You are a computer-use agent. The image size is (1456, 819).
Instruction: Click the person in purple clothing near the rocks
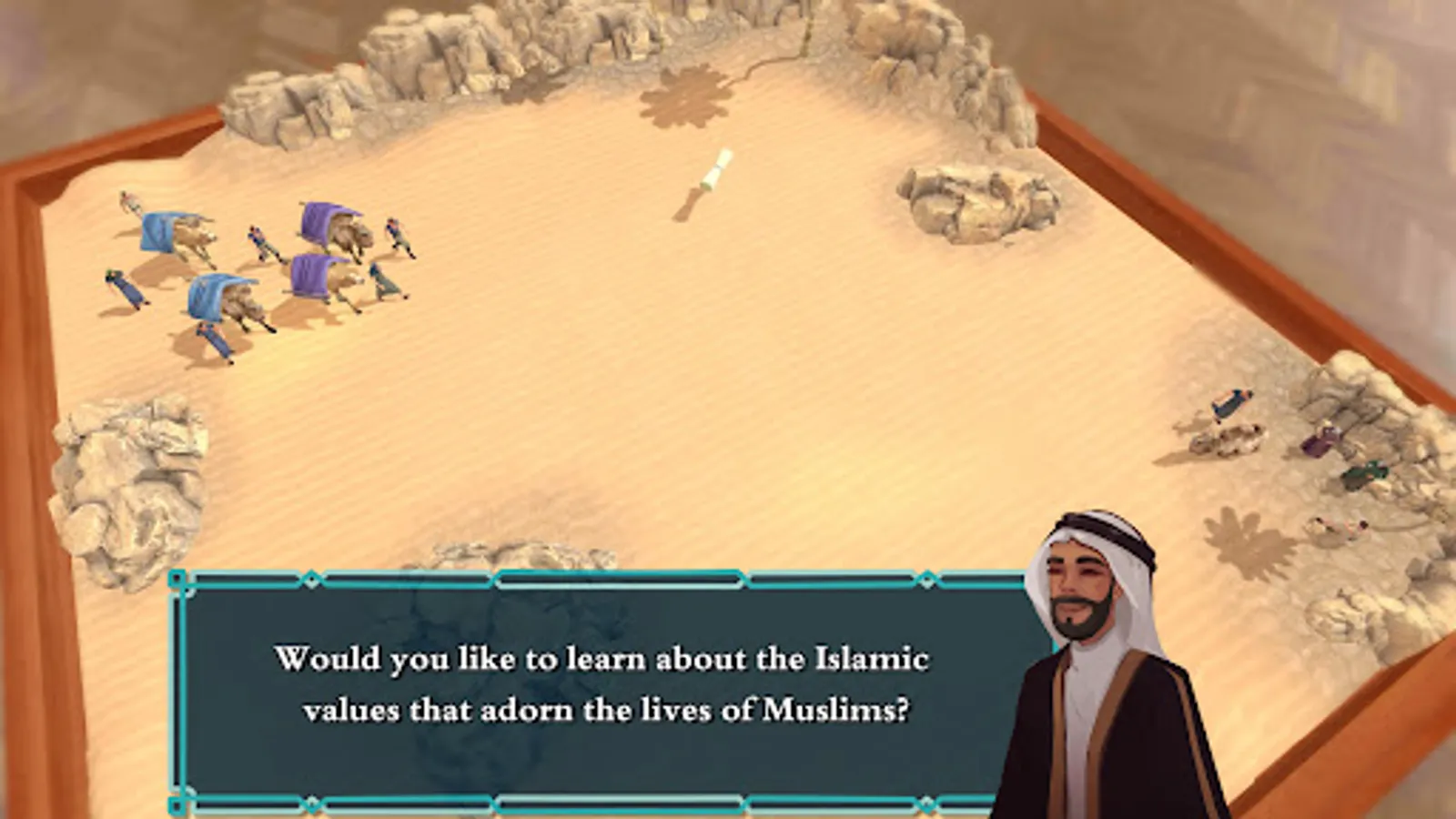tap(1317, 443)
